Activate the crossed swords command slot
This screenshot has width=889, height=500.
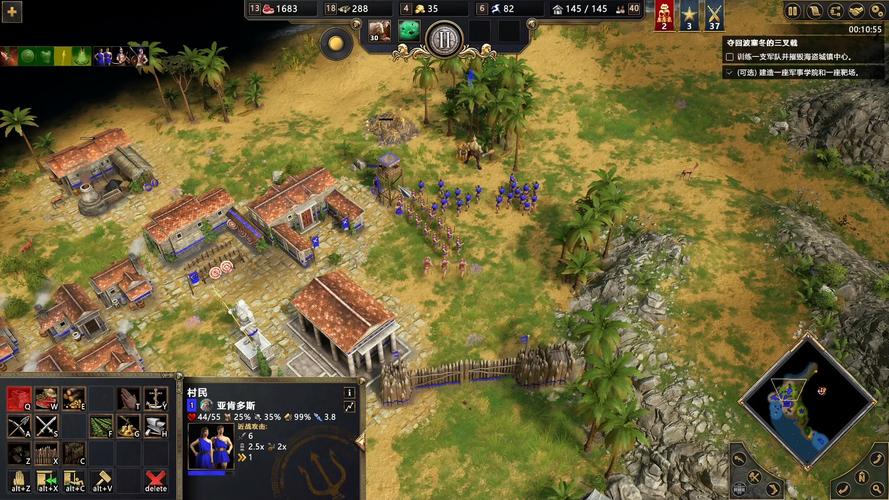click(x=46, y=427)
